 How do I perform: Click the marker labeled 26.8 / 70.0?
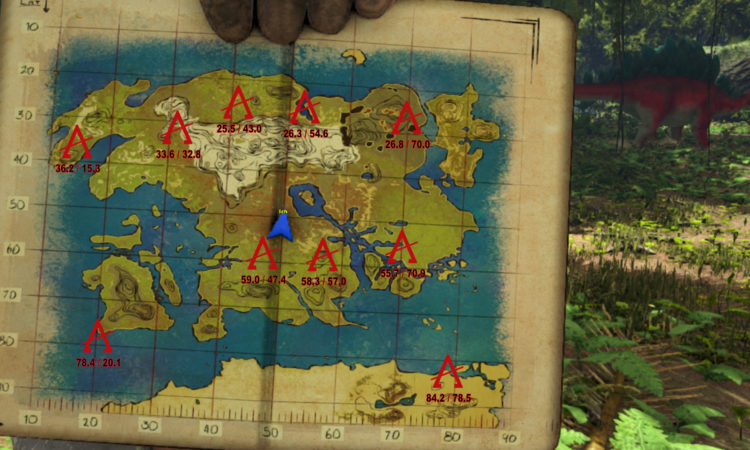[x=406, y=119]
